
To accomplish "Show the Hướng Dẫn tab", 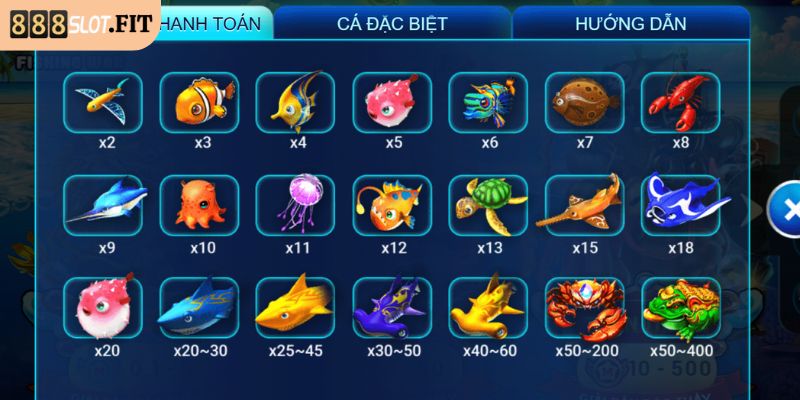I will tap(630, 22).
